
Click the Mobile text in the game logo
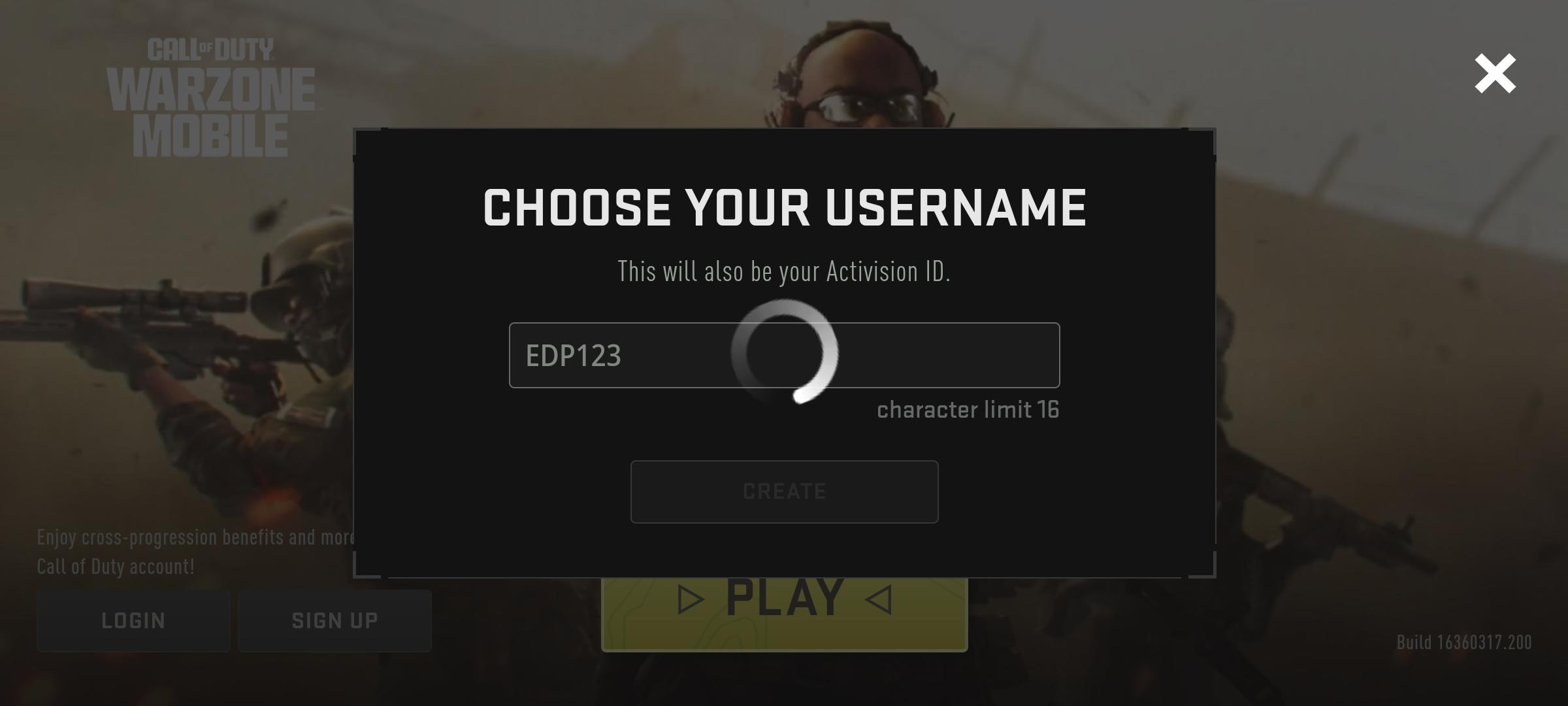coord(212,134)
